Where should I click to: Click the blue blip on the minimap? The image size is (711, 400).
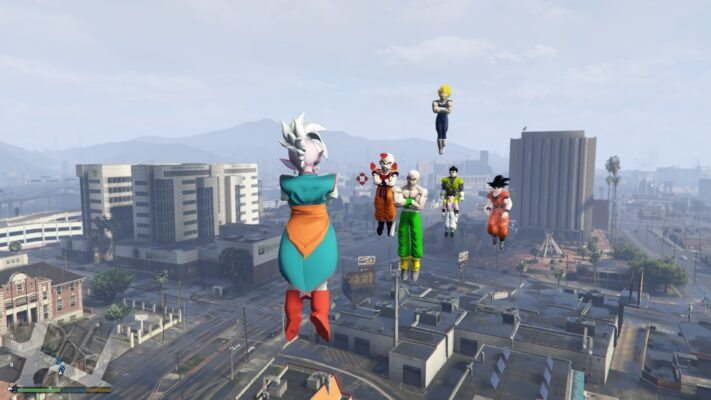(58, 367)
